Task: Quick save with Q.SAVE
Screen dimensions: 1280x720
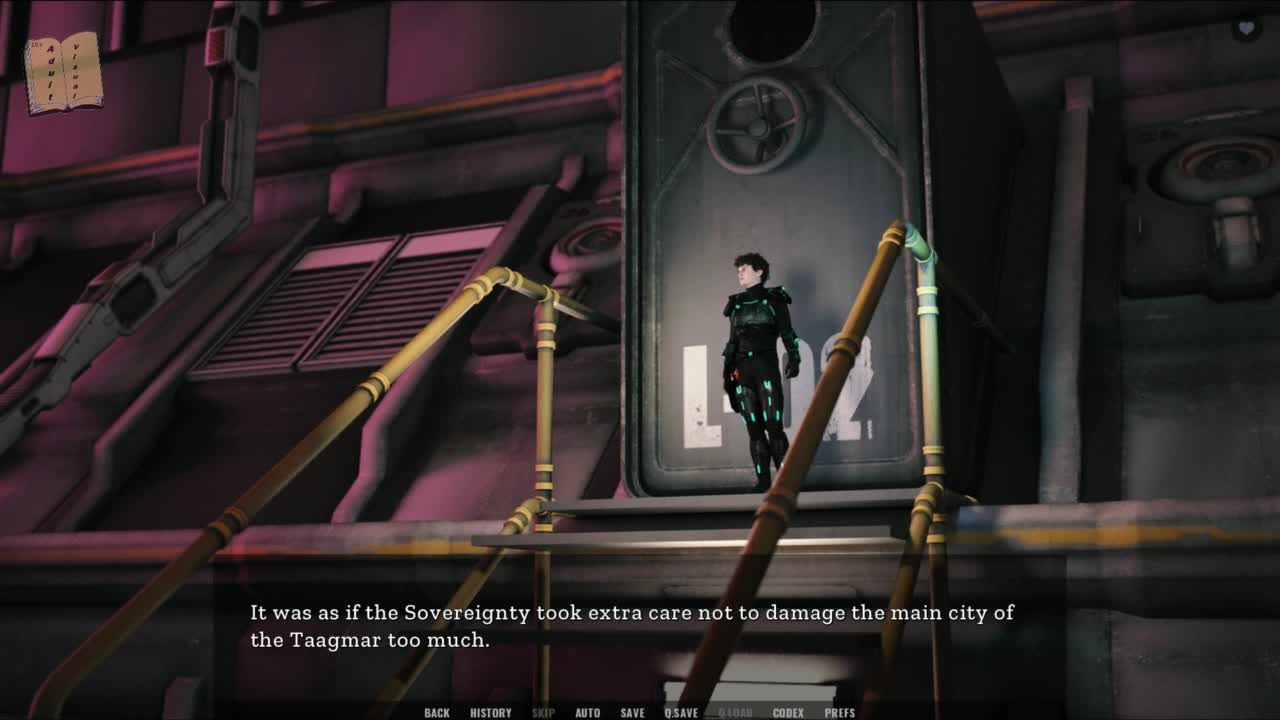Action: pyautogui.click(x=681, y=713)
